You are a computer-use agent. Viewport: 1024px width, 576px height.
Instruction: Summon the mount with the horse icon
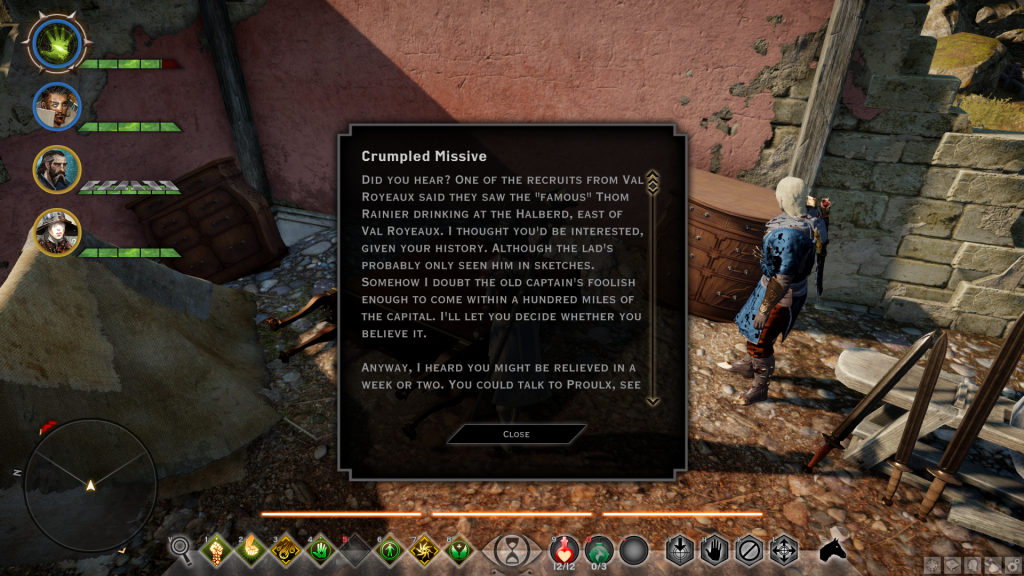click(833, 549)
